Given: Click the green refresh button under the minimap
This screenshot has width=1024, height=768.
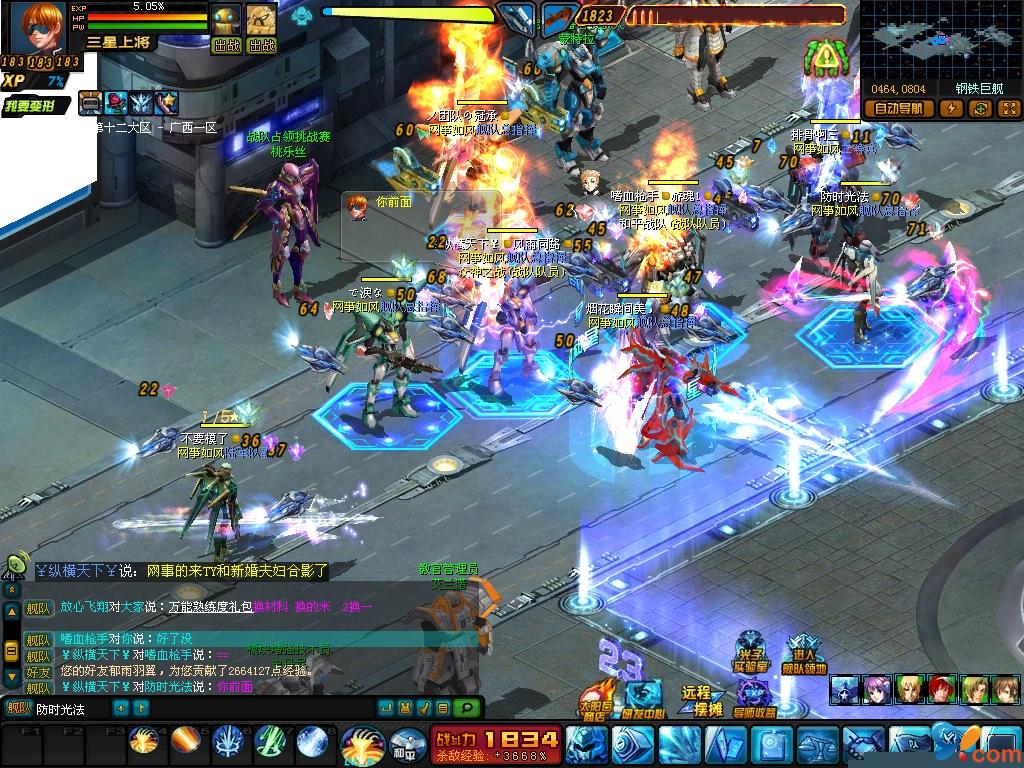Looking at the screenshot, I should pyautogui.click(x=981, y=109).
